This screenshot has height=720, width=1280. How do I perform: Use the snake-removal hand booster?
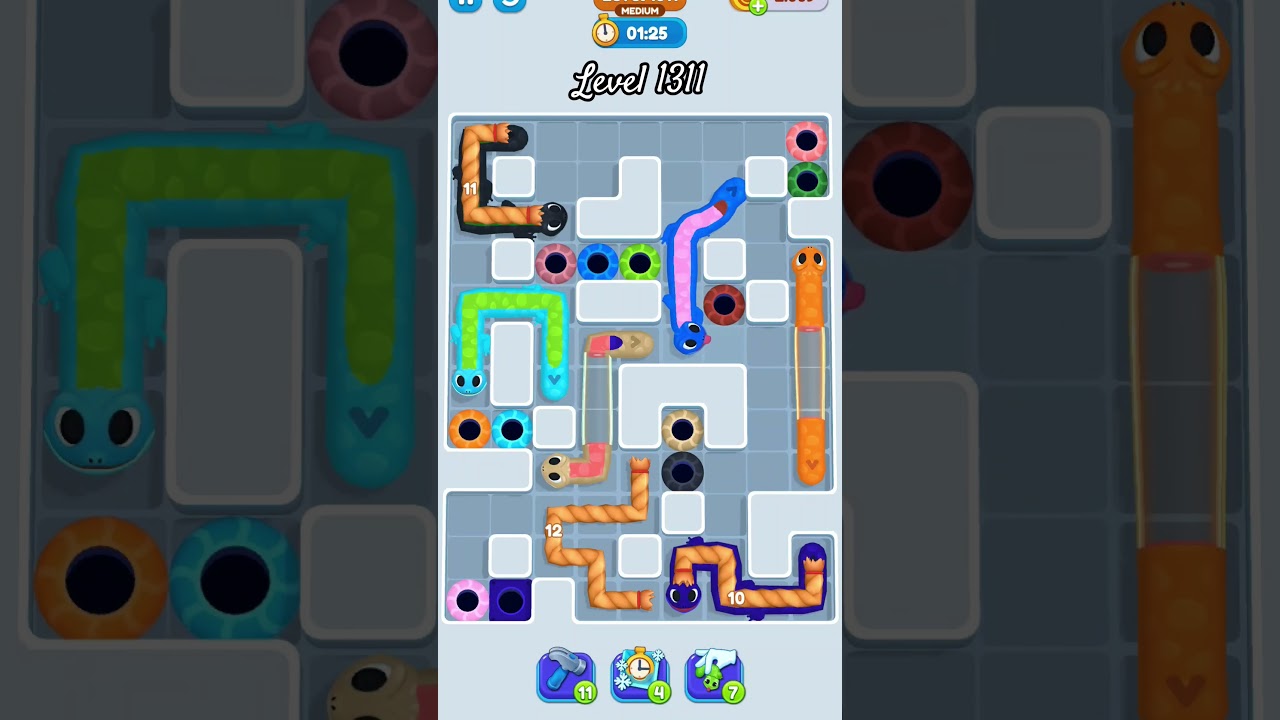coord(714,672)
